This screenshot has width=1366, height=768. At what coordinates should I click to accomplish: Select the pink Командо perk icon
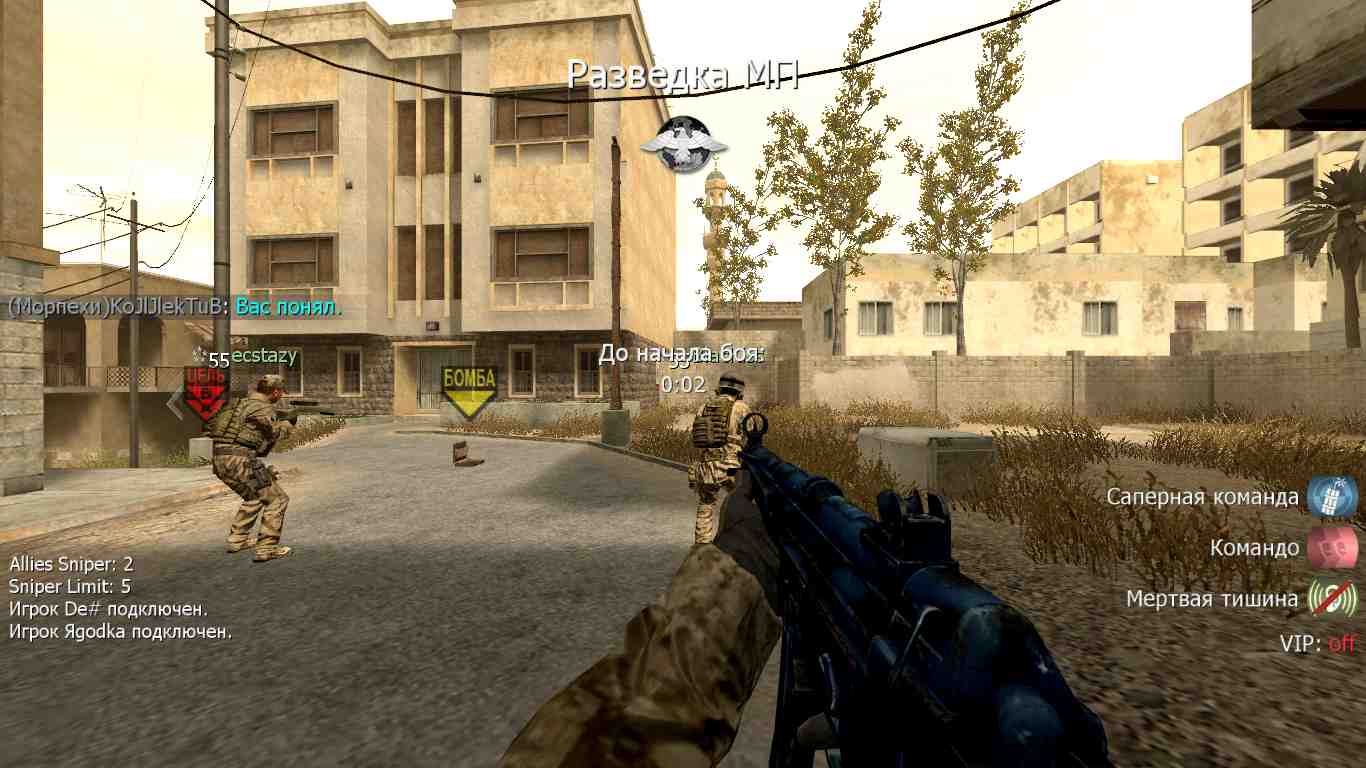point(1332,548)
